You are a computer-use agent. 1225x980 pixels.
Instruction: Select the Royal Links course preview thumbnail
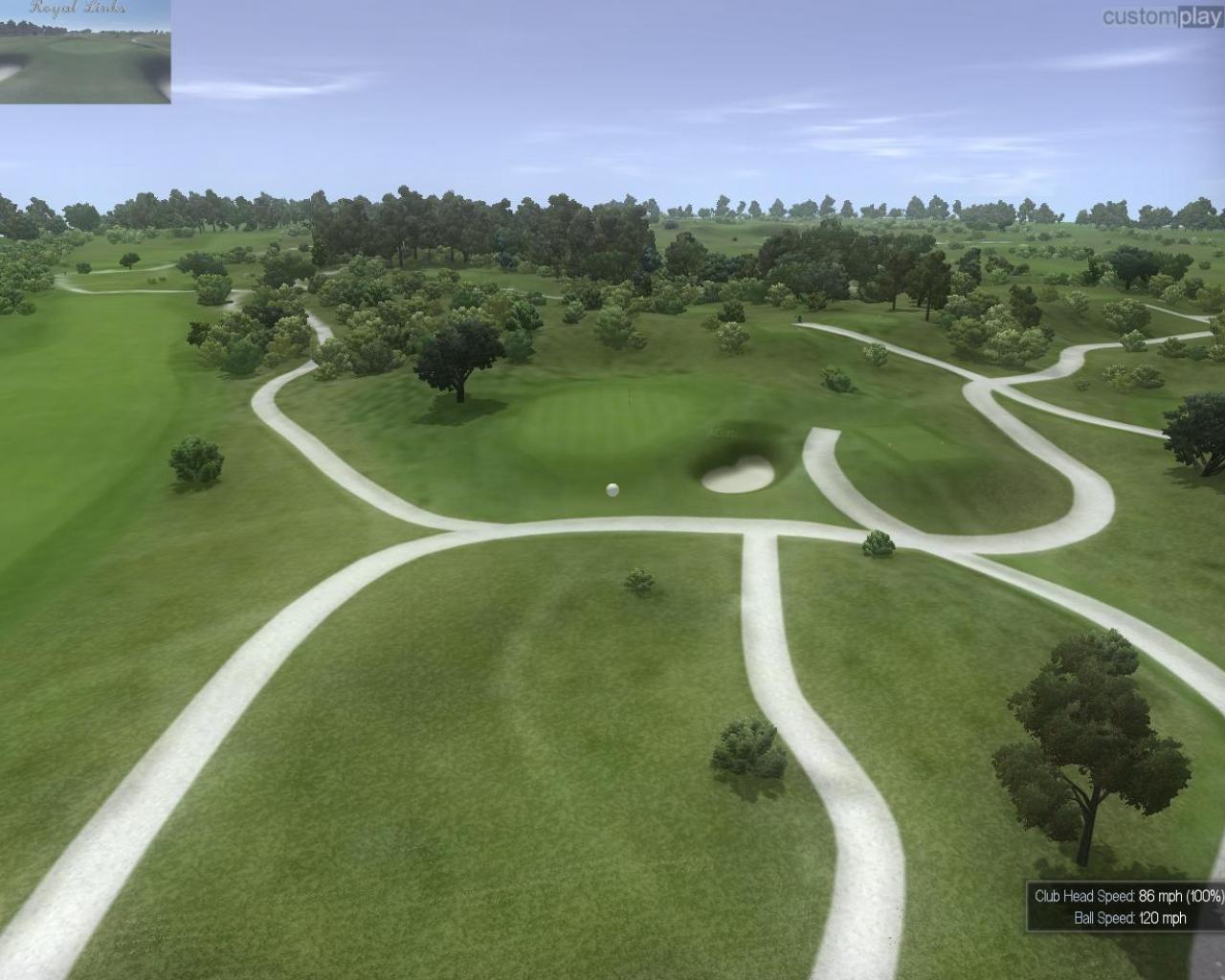pyautogui.click(x=84, y=57)
